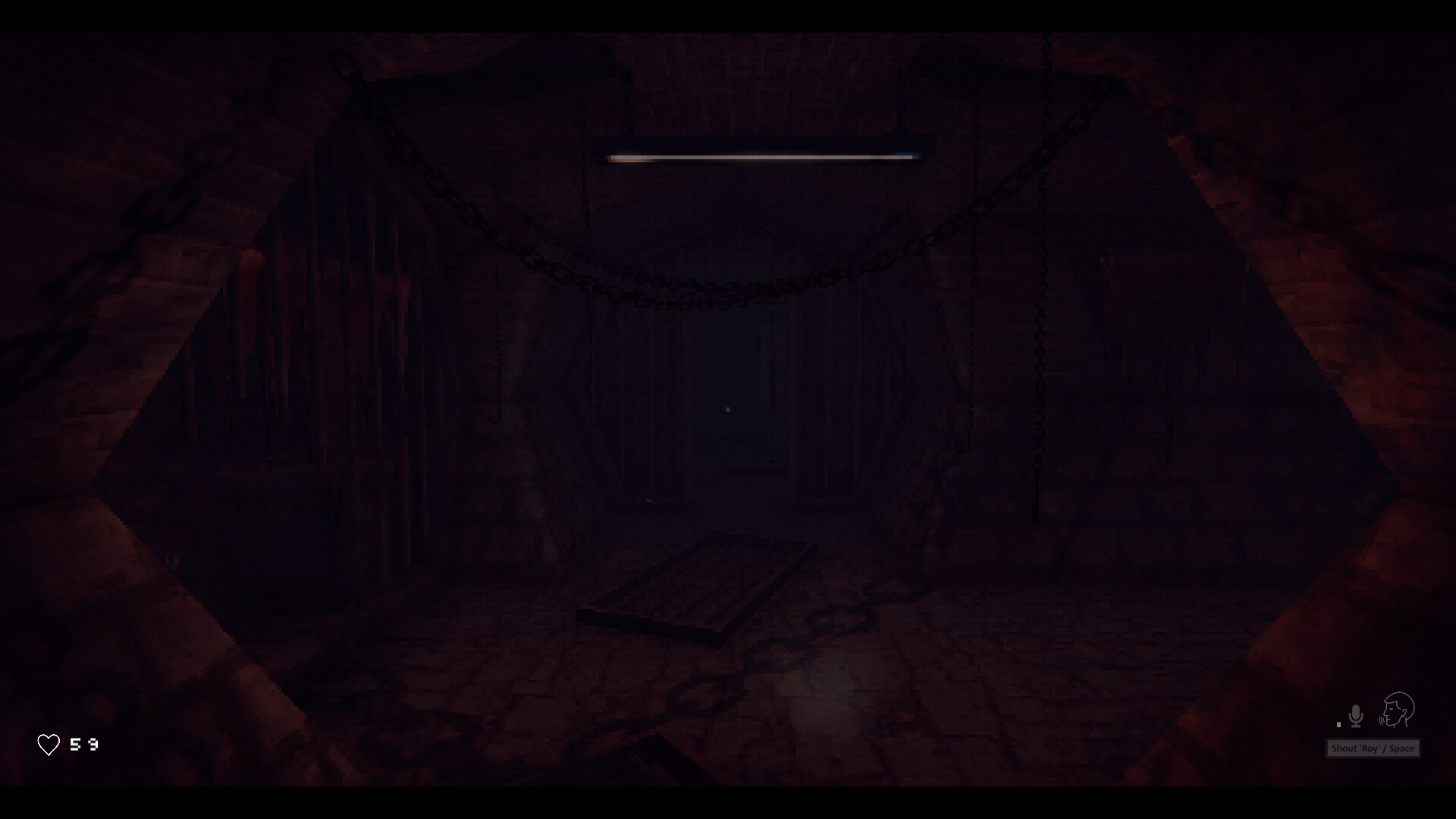Click the mic input level indicator square

click(1338, 724)
